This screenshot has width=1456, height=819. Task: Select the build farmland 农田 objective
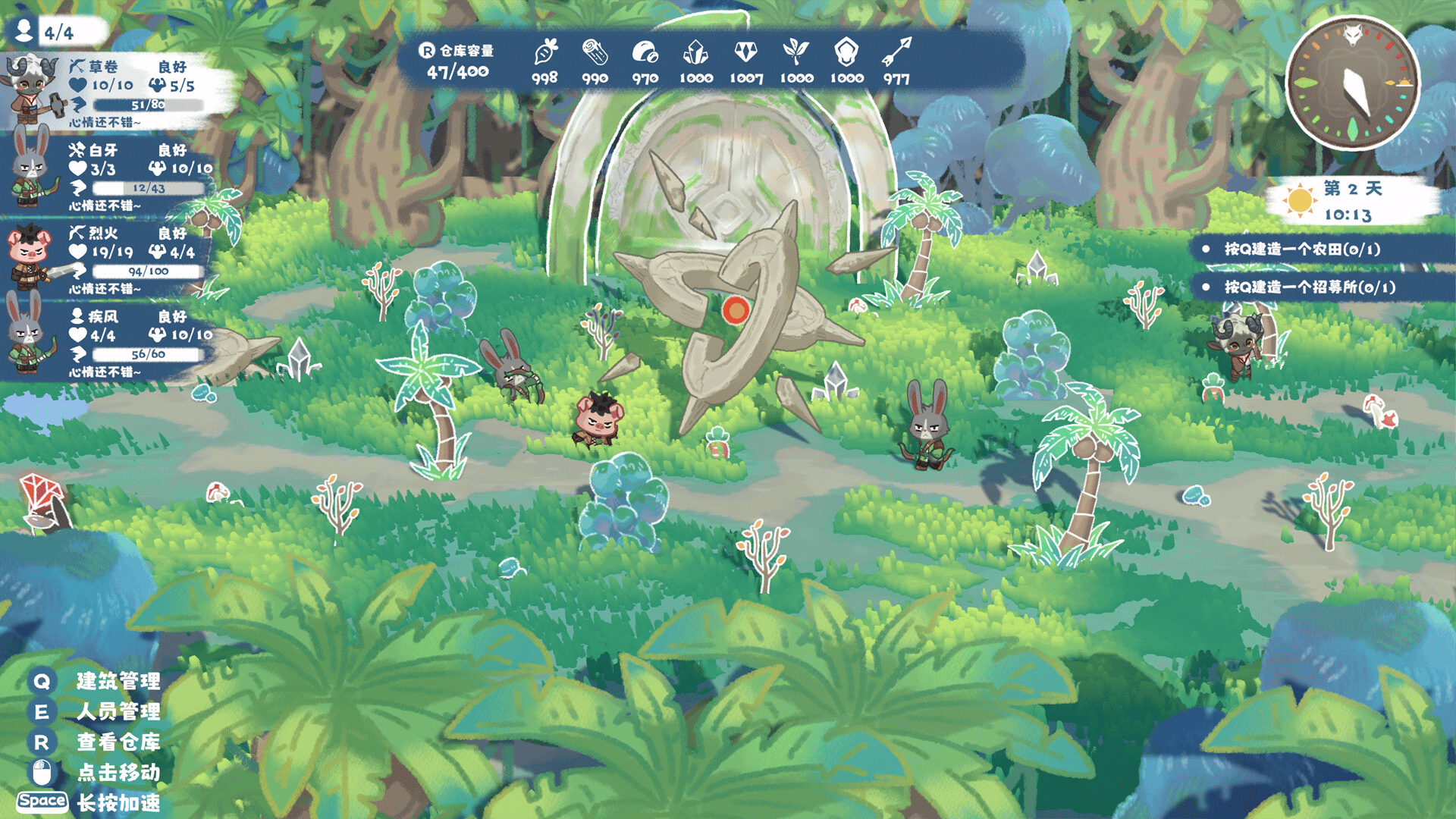click(1302, 249)
